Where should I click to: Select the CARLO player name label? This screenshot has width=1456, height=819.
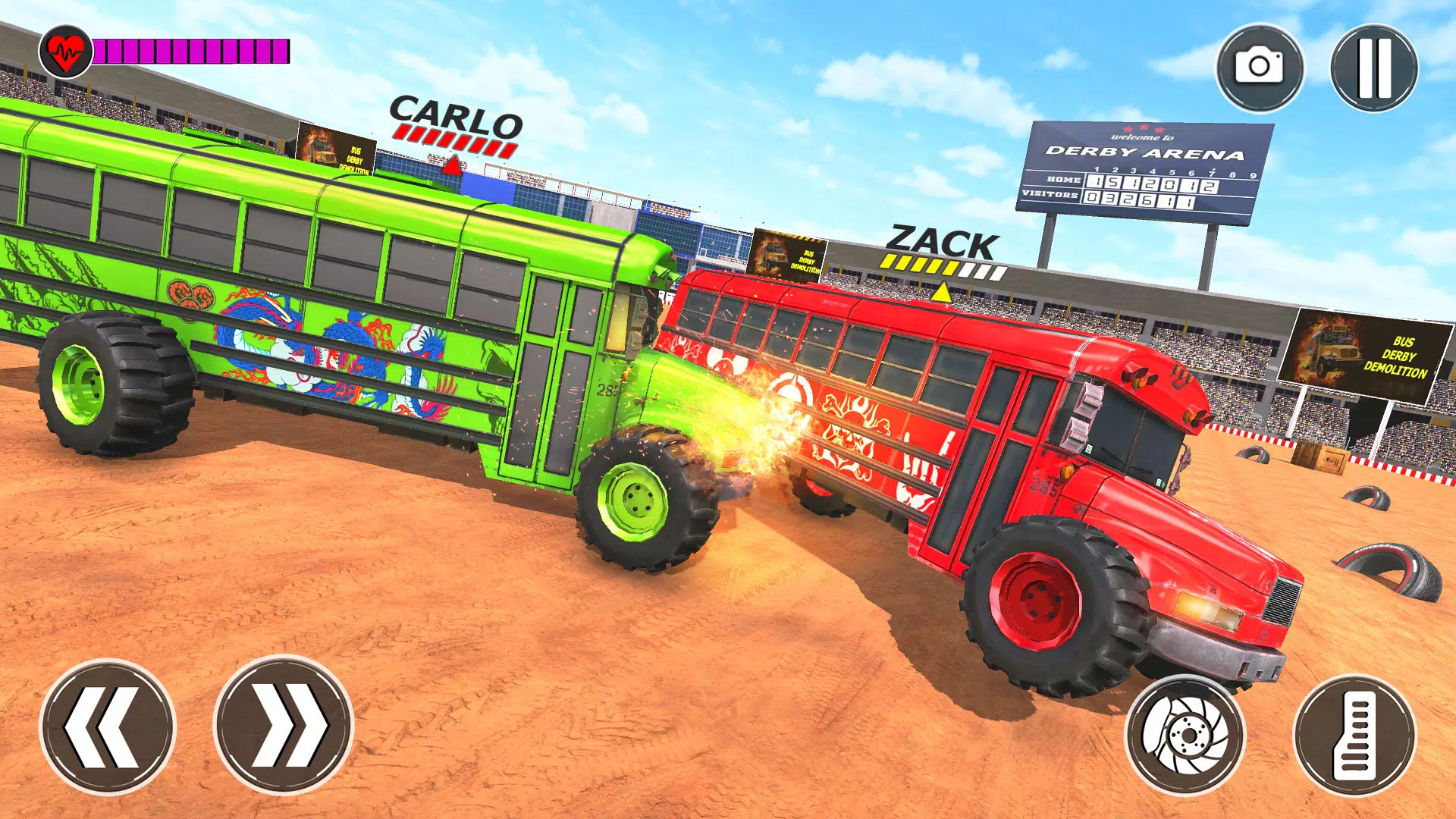[x=453, y=114]
